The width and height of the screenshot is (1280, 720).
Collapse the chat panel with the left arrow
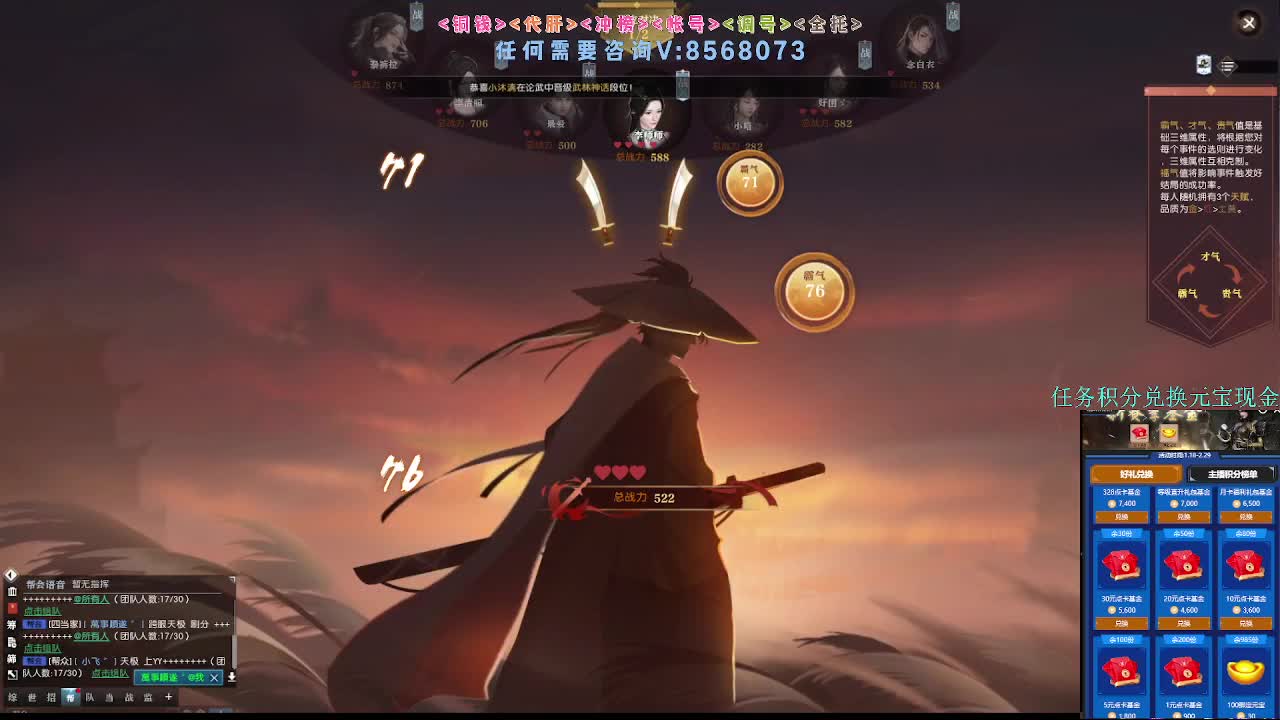pos(11,574)
